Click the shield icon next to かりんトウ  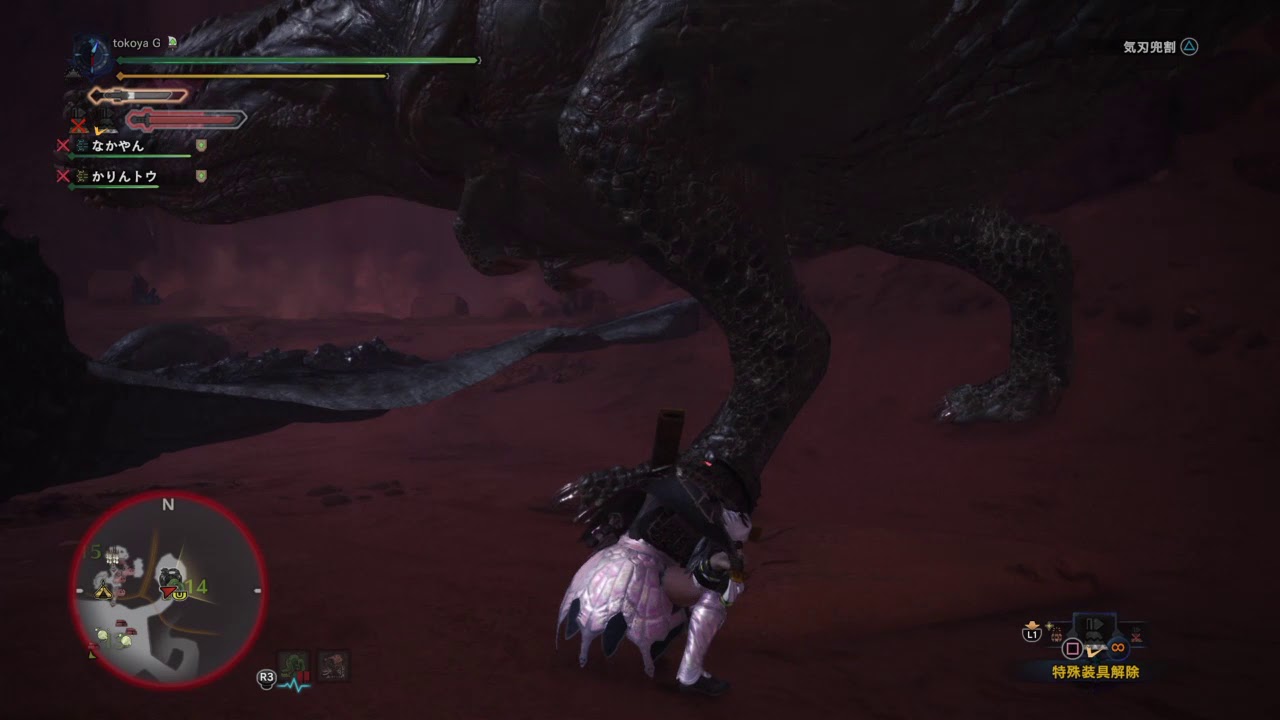click(x=200, y=176)
